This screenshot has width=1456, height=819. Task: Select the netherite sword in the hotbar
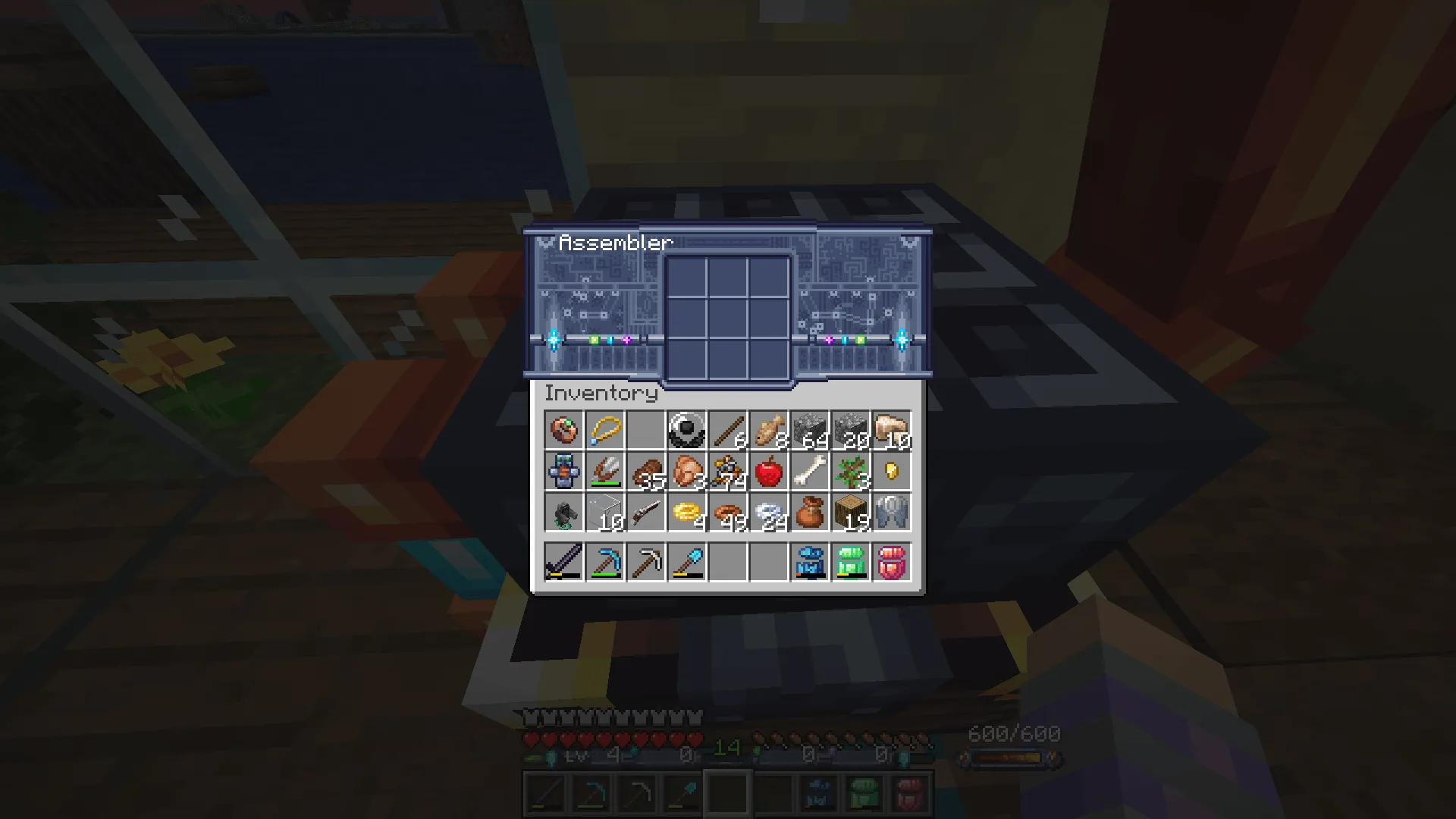[565, 561]
